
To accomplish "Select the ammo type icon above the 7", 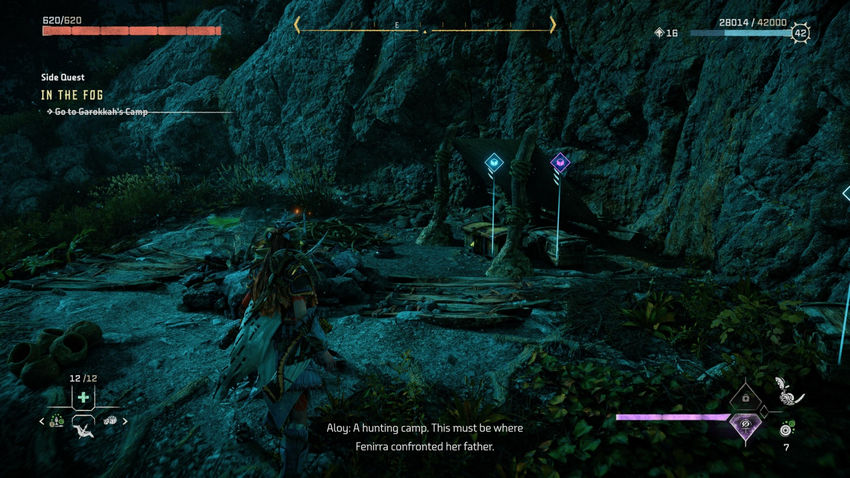I will coord(787,428).
